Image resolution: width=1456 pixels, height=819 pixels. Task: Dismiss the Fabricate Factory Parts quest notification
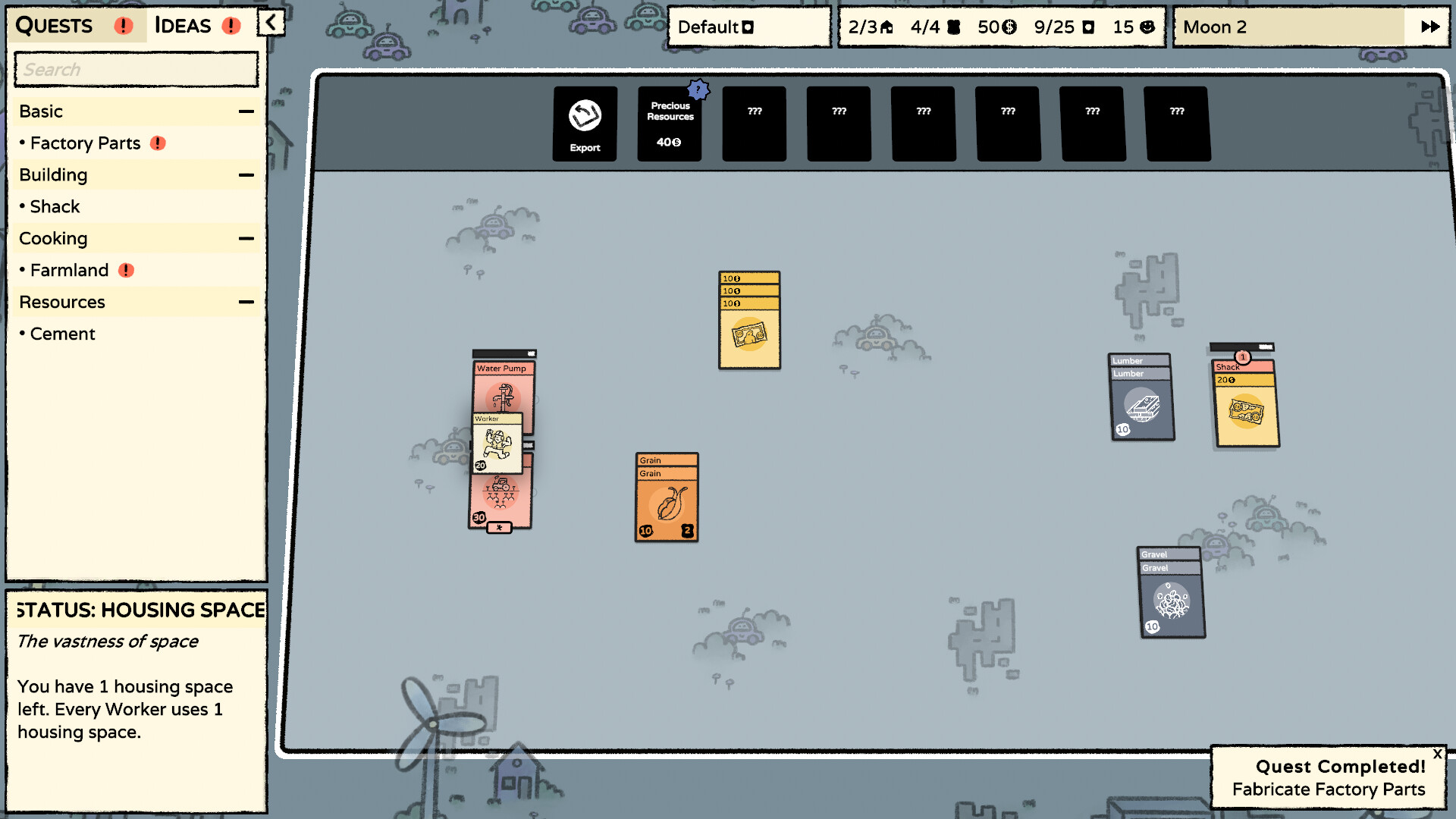pyautogui.click(x=1438, y=754)
